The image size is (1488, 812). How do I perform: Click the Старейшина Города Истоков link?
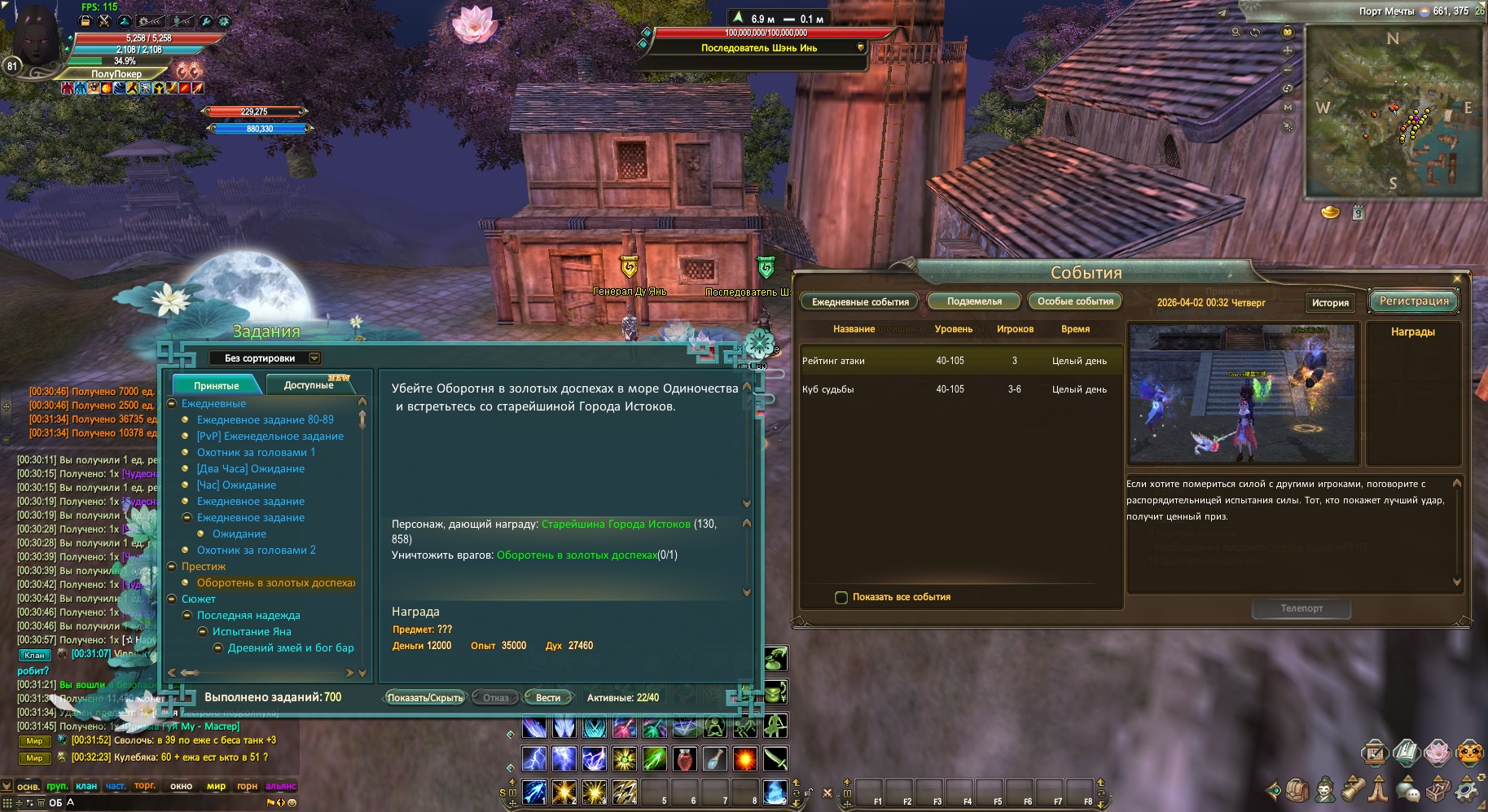point(616,525)
